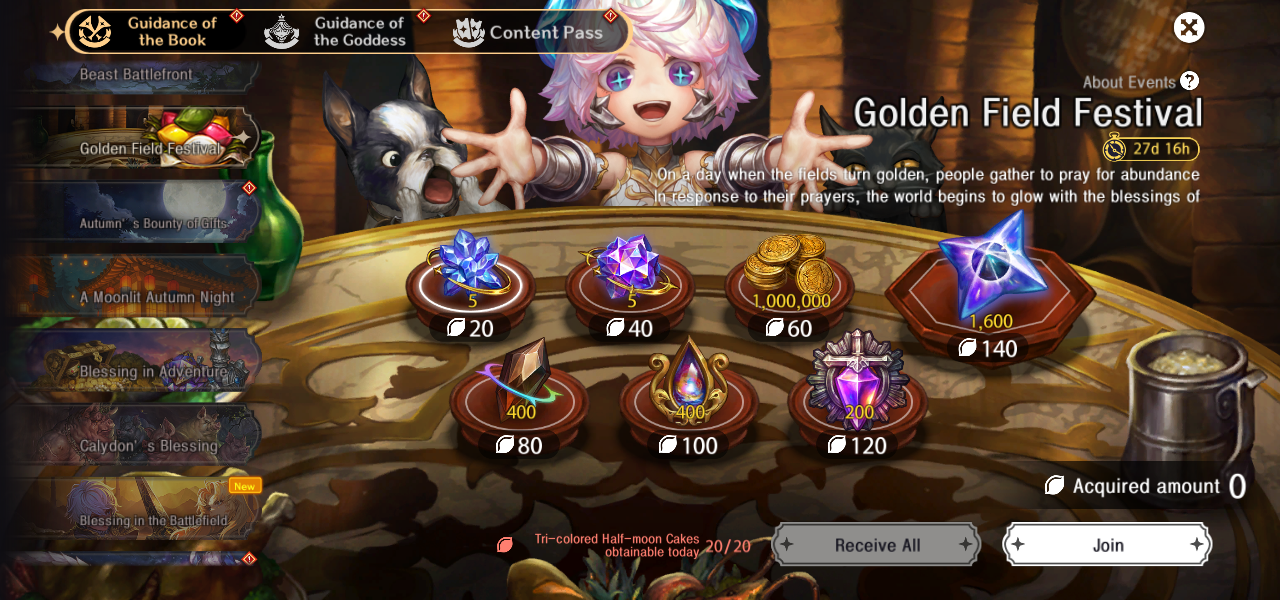
Task: Select the Content Pass tab
Action: [x=530, y=32]
